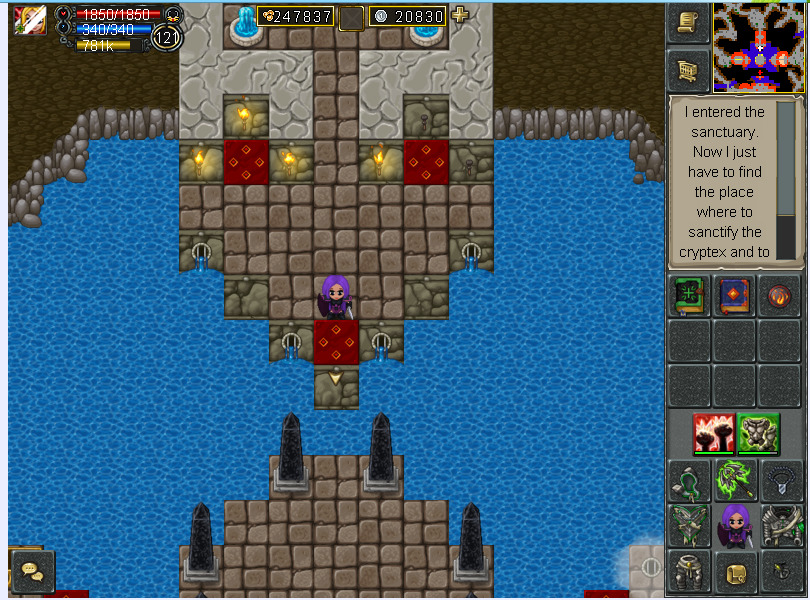Select the golden scroll slot
810x600 pixels.
735,571
